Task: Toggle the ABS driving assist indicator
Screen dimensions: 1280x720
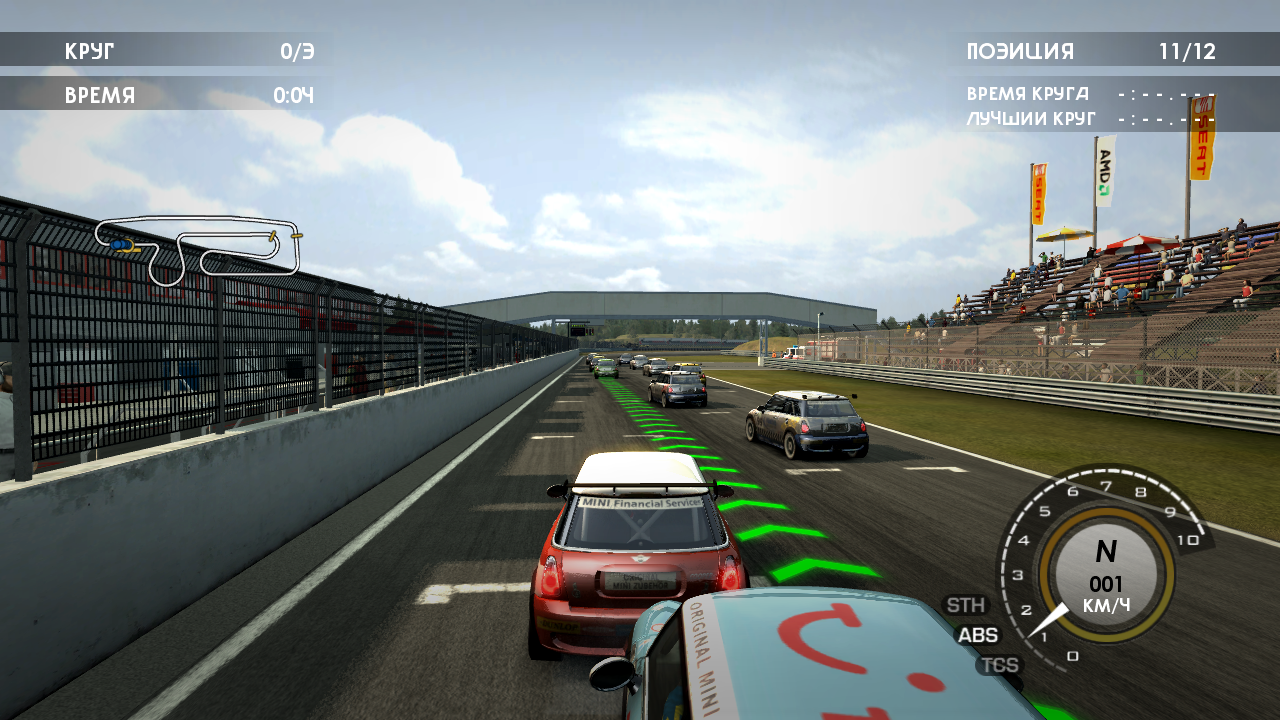Action: click(977, 635)
